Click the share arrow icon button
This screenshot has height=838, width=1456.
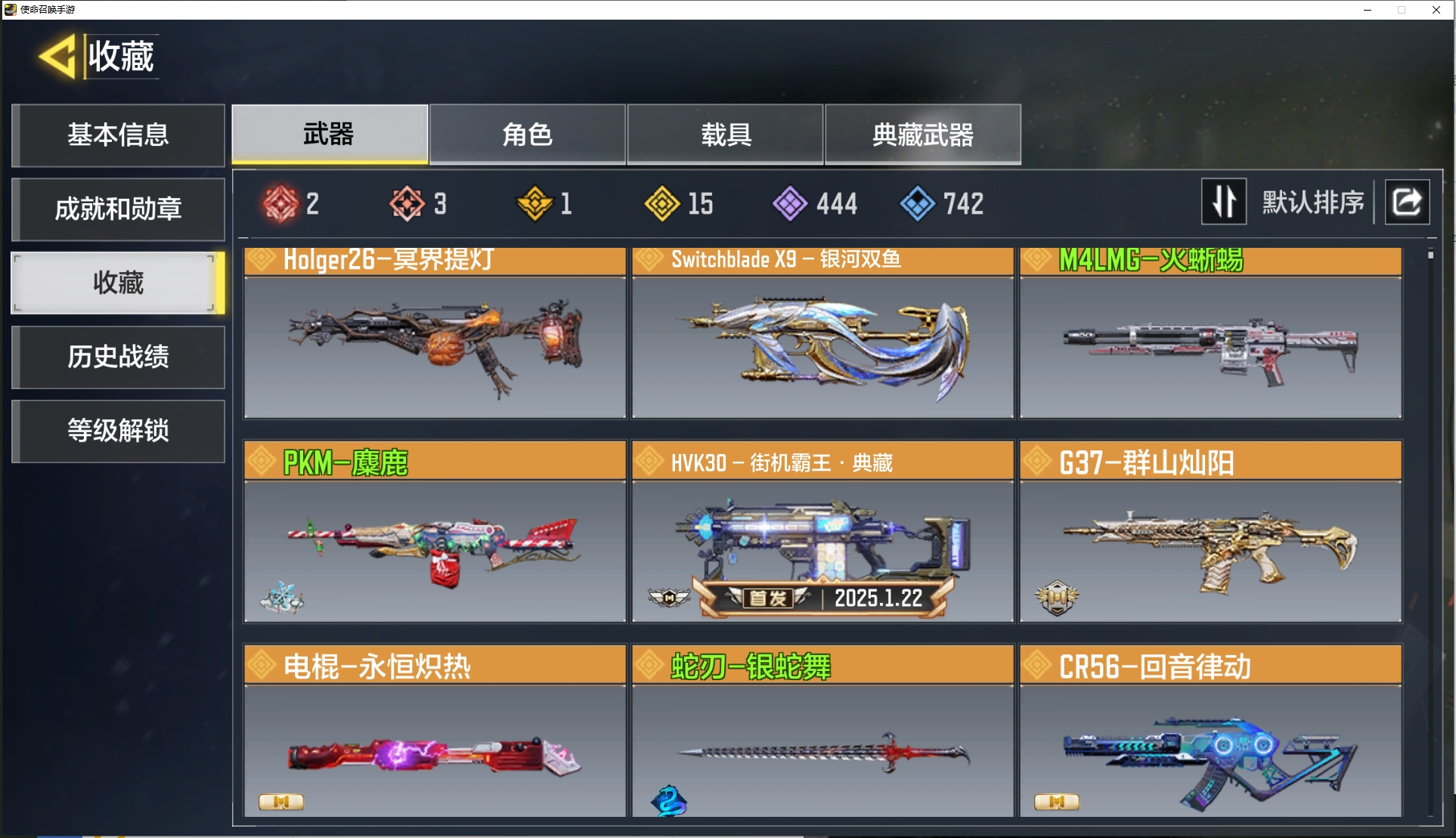(x=1406, y=202)
